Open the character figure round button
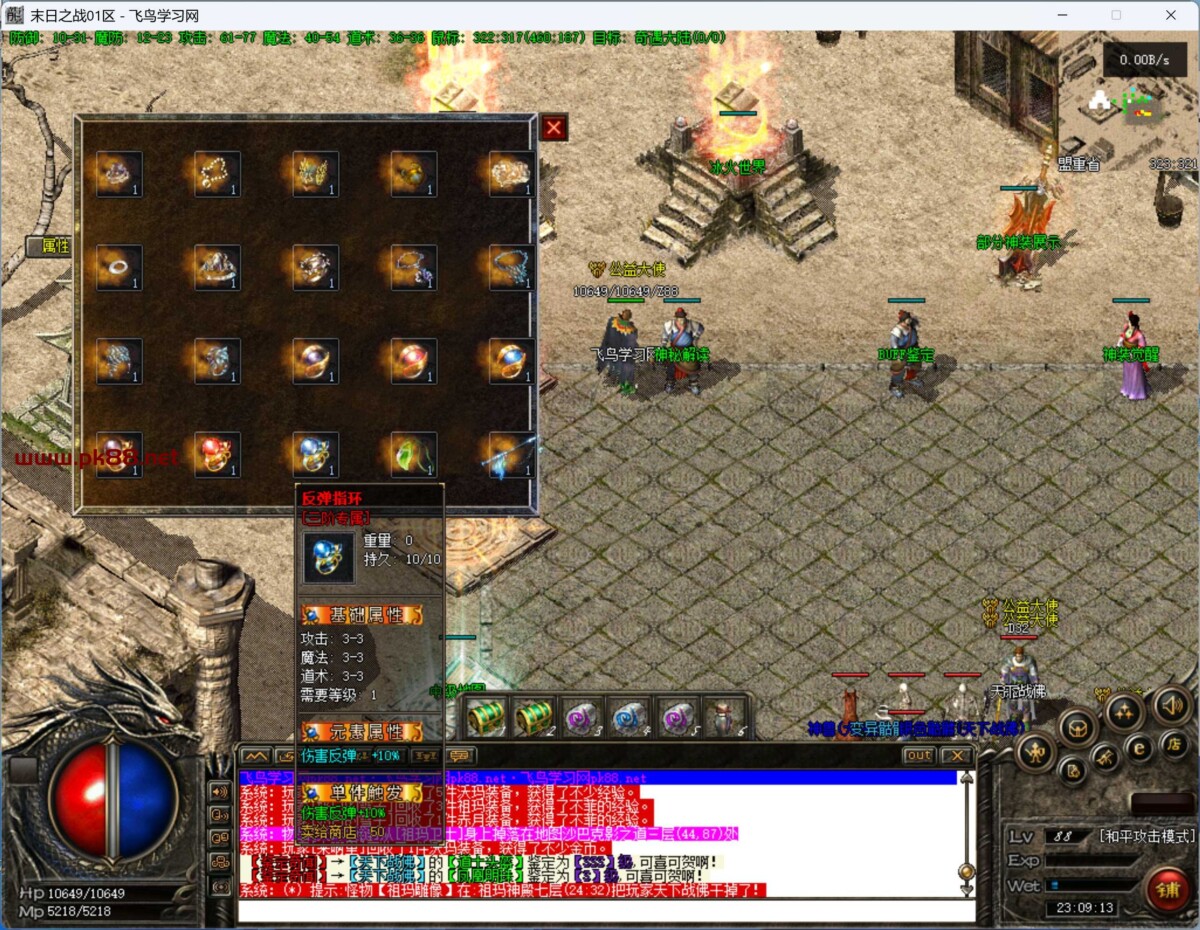The height and width of the screenshot is (930, 1200). click(x=1035, y=752)
